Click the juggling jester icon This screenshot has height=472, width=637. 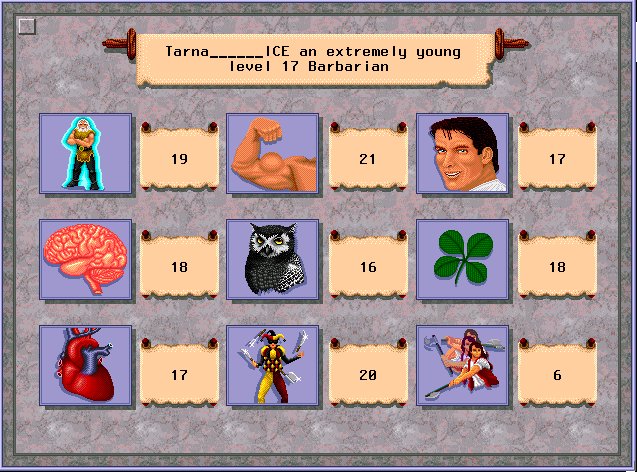272,365
